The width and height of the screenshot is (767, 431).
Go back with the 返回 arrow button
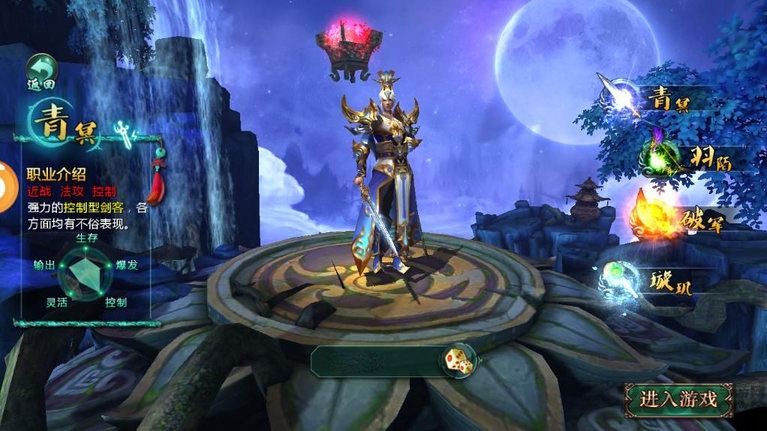(42, 71)
